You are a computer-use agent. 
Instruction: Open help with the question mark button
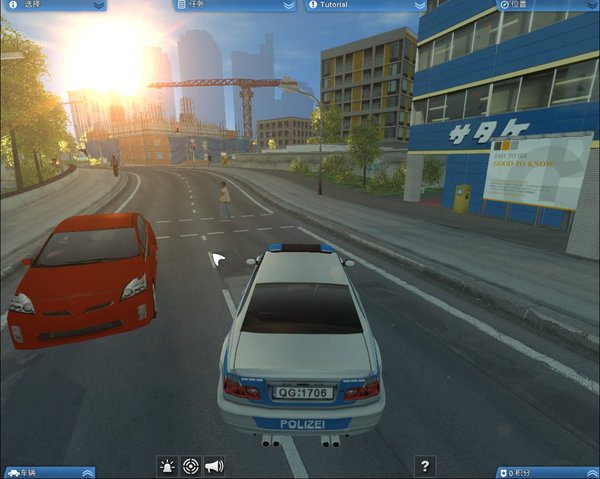[x=426, y=466]
